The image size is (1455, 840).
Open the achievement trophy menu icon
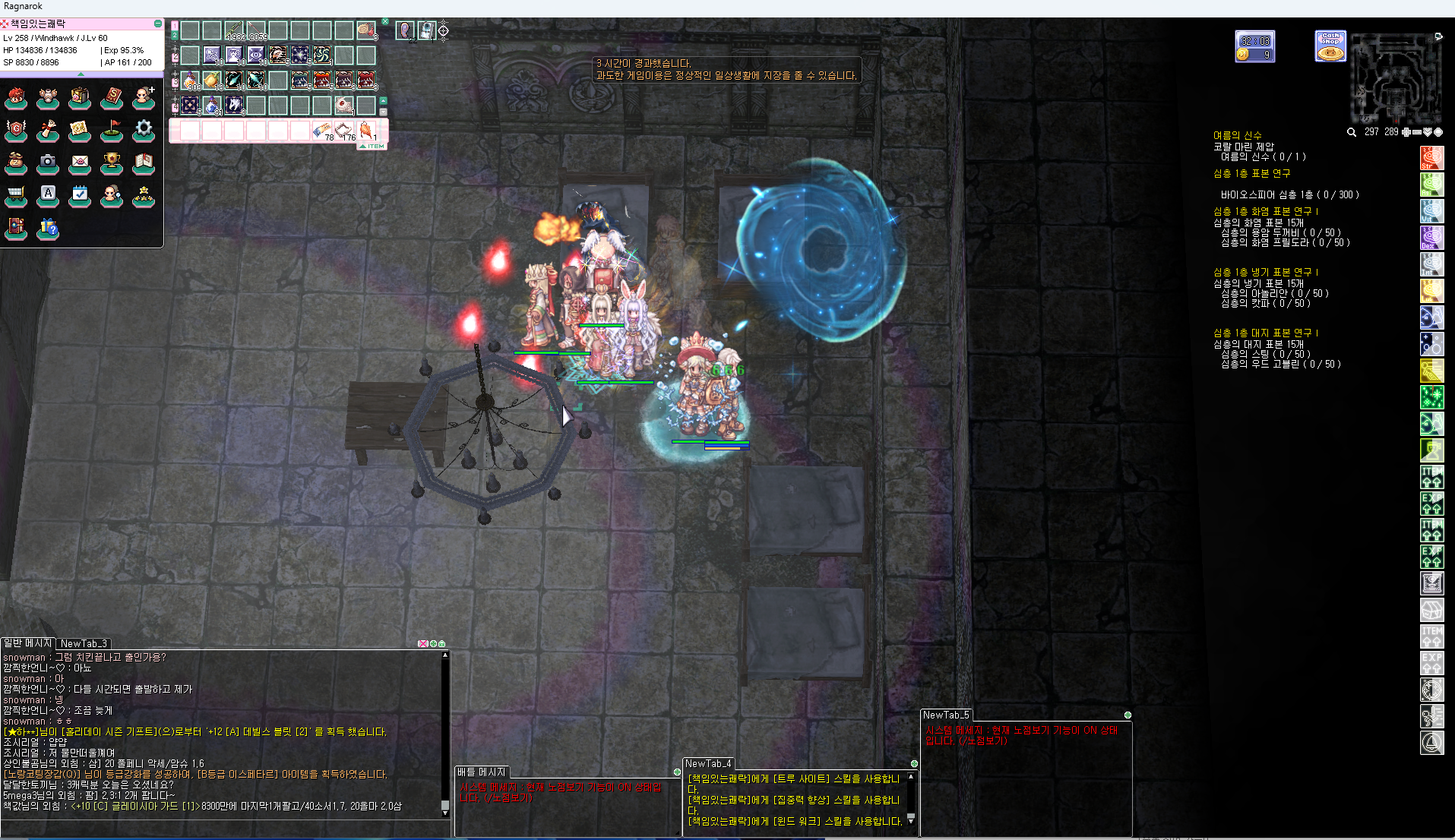point(112,163)
